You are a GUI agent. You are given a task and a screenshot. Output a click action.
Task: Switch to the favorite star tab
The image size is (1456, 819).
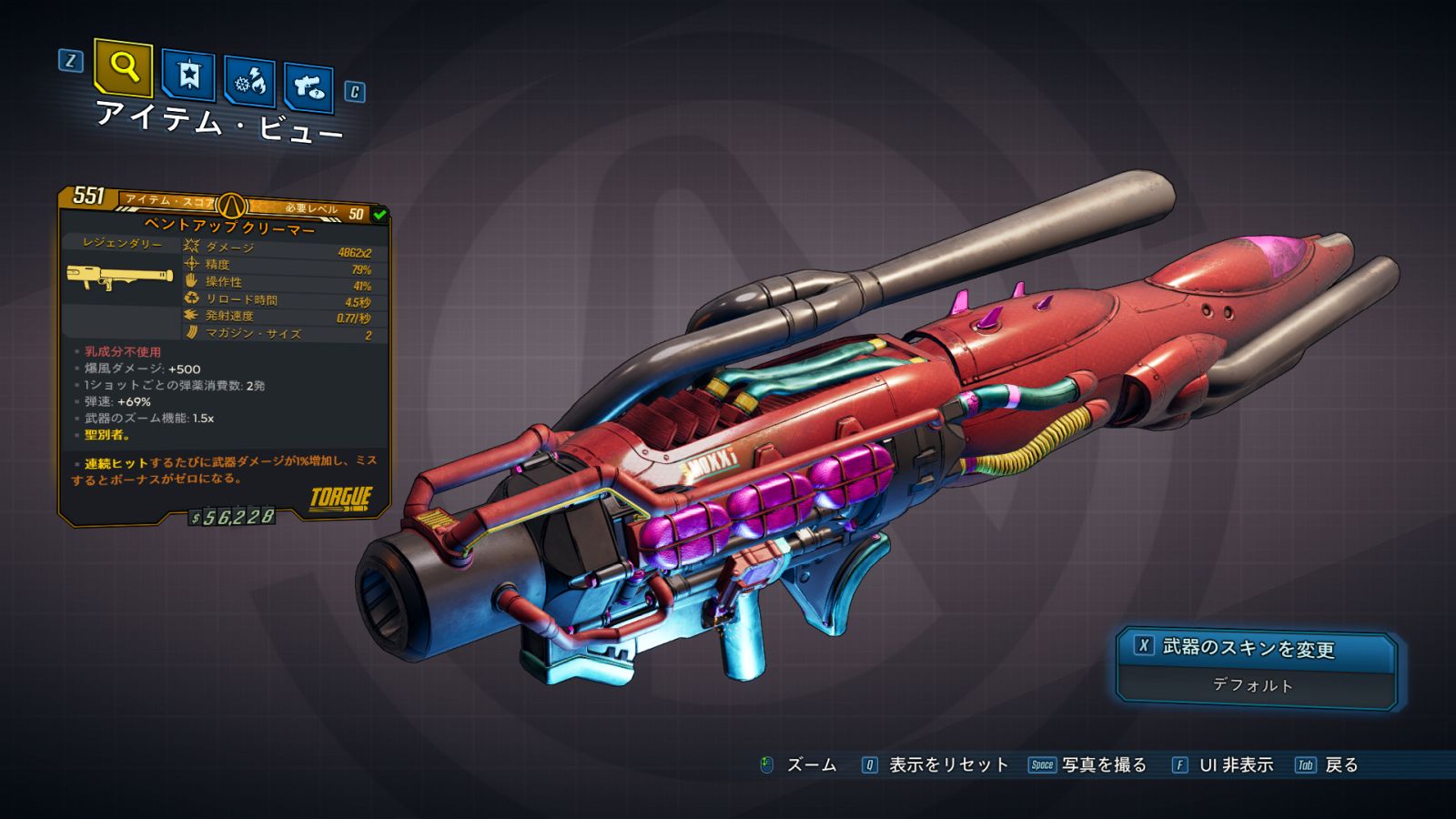(188, 76)
